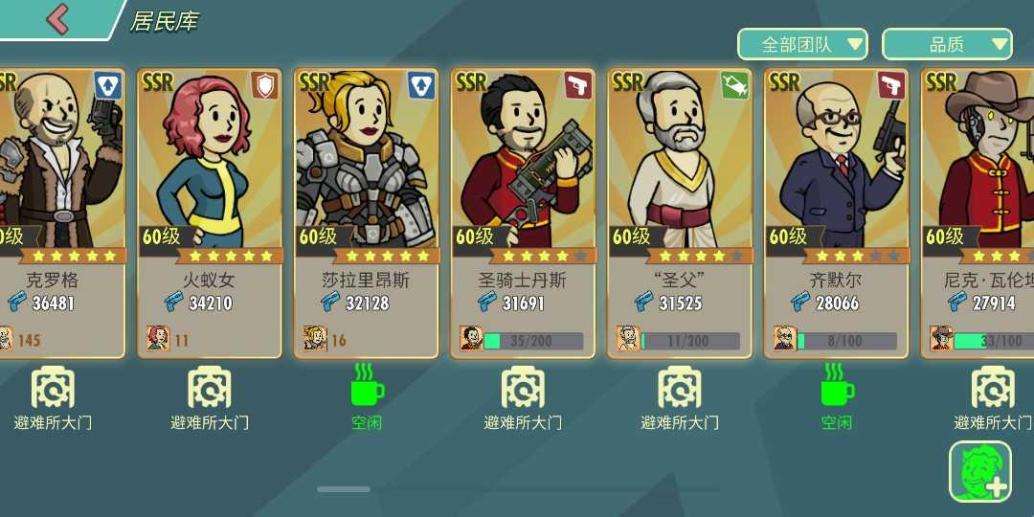Viewport: 1034px width, 517px height.
Task: Select the 火蚁女 dweller card
Action: coord(209,212)
